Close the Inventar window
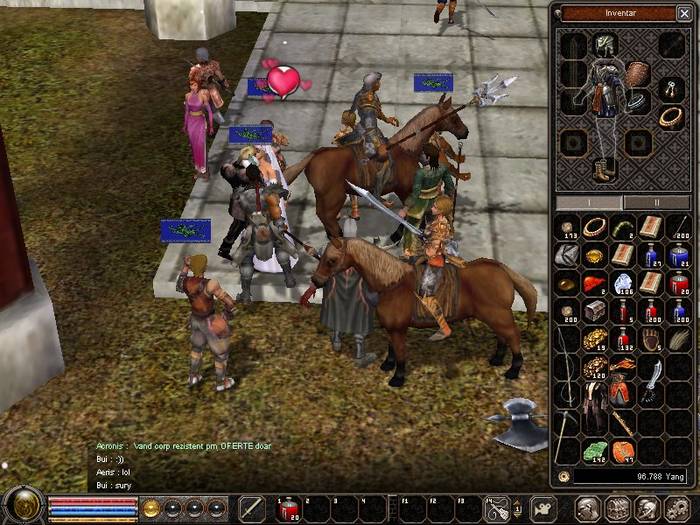700x525 pixels. tap(684, 13)
